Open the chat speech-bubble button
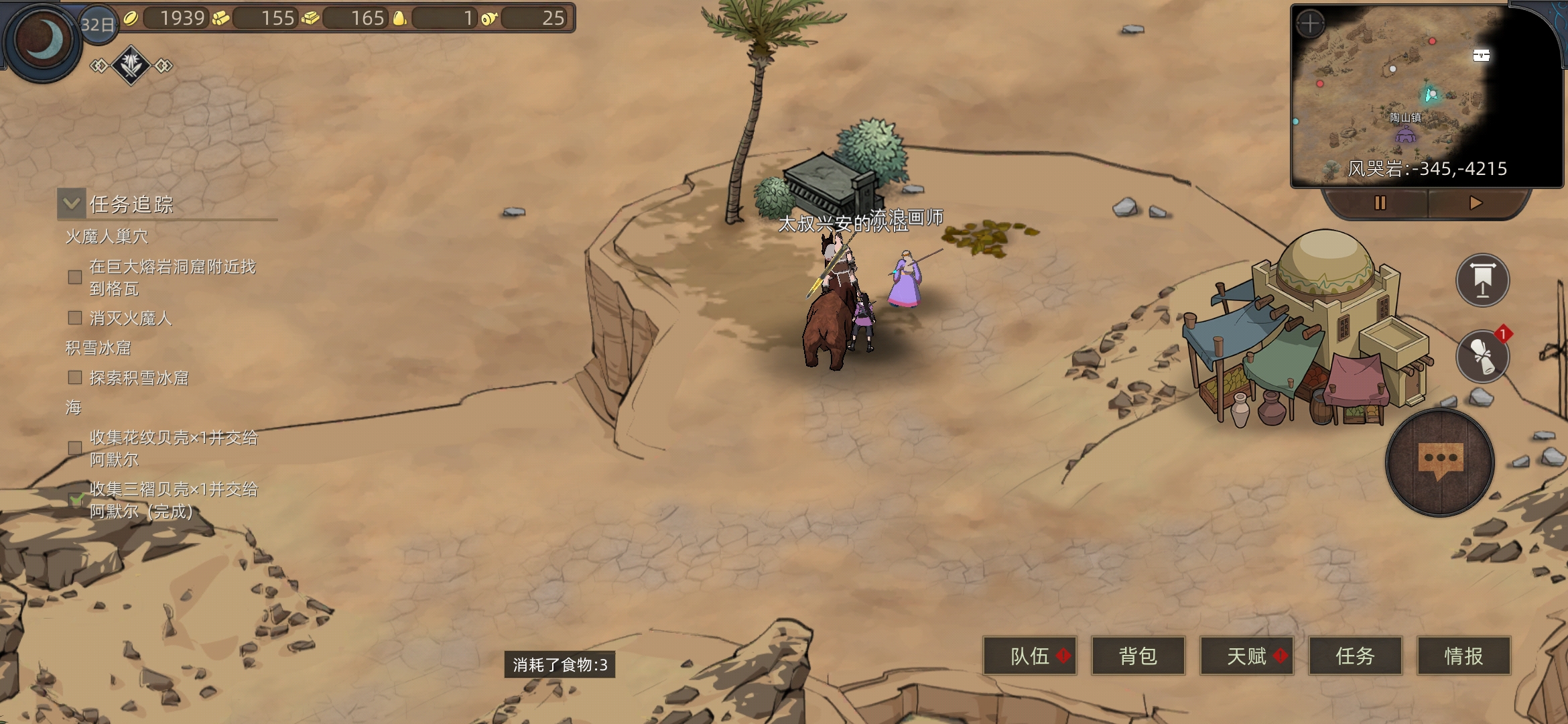This screenshot has height=724, width=1568. [x=1440, y=462]
